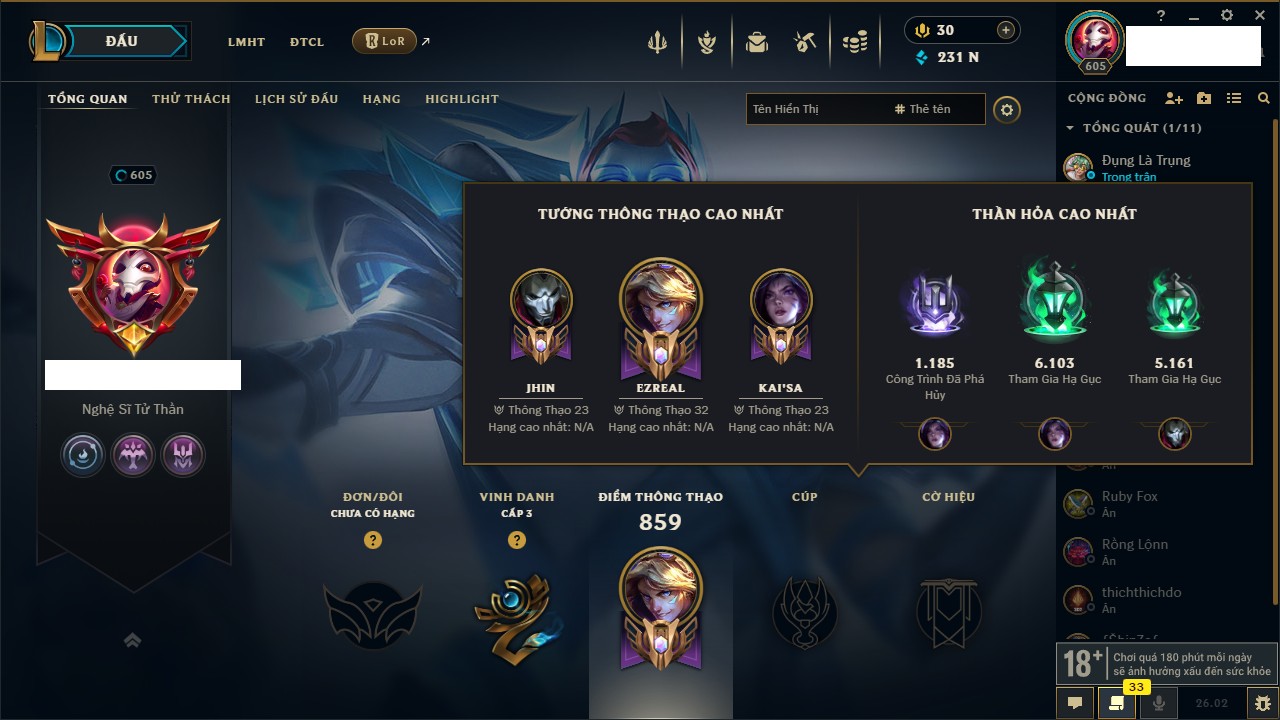Collapse the TỔNG QUÁT friends group
Viewport: 1280px width, 720px height.
1070,128
